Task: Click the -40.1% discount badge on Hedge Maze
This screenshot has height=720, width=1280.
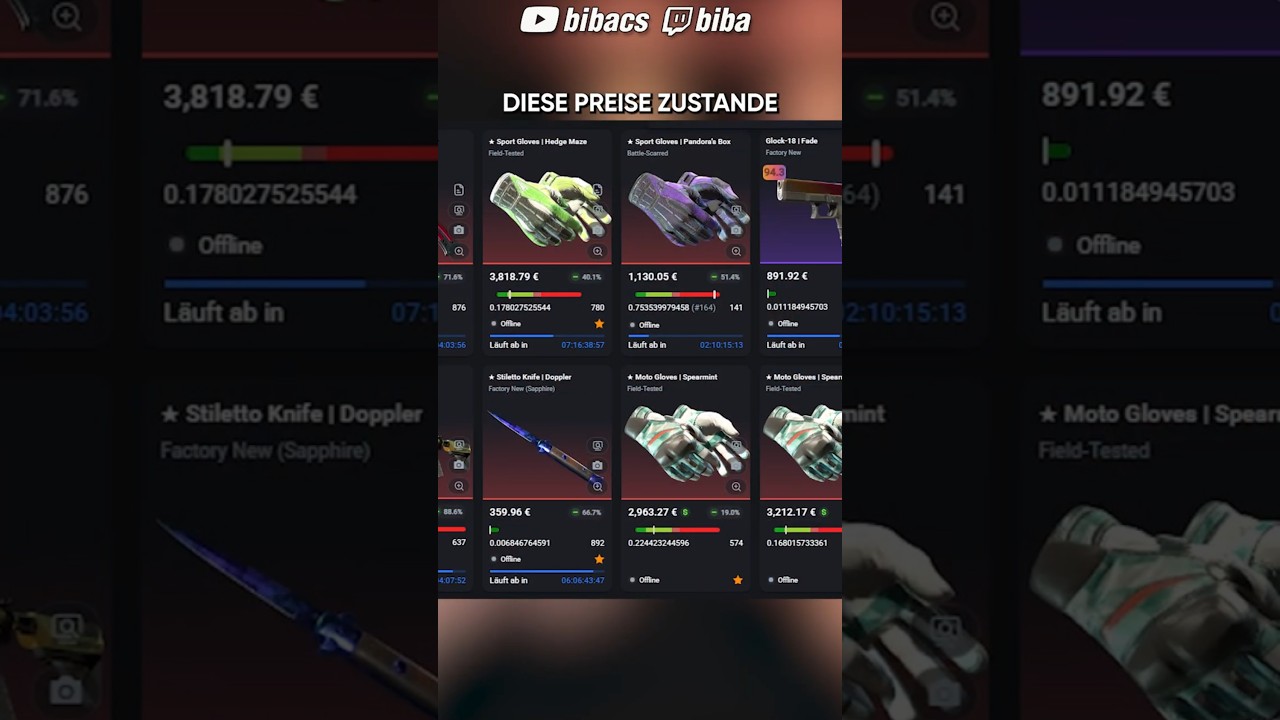Action: 585,277
